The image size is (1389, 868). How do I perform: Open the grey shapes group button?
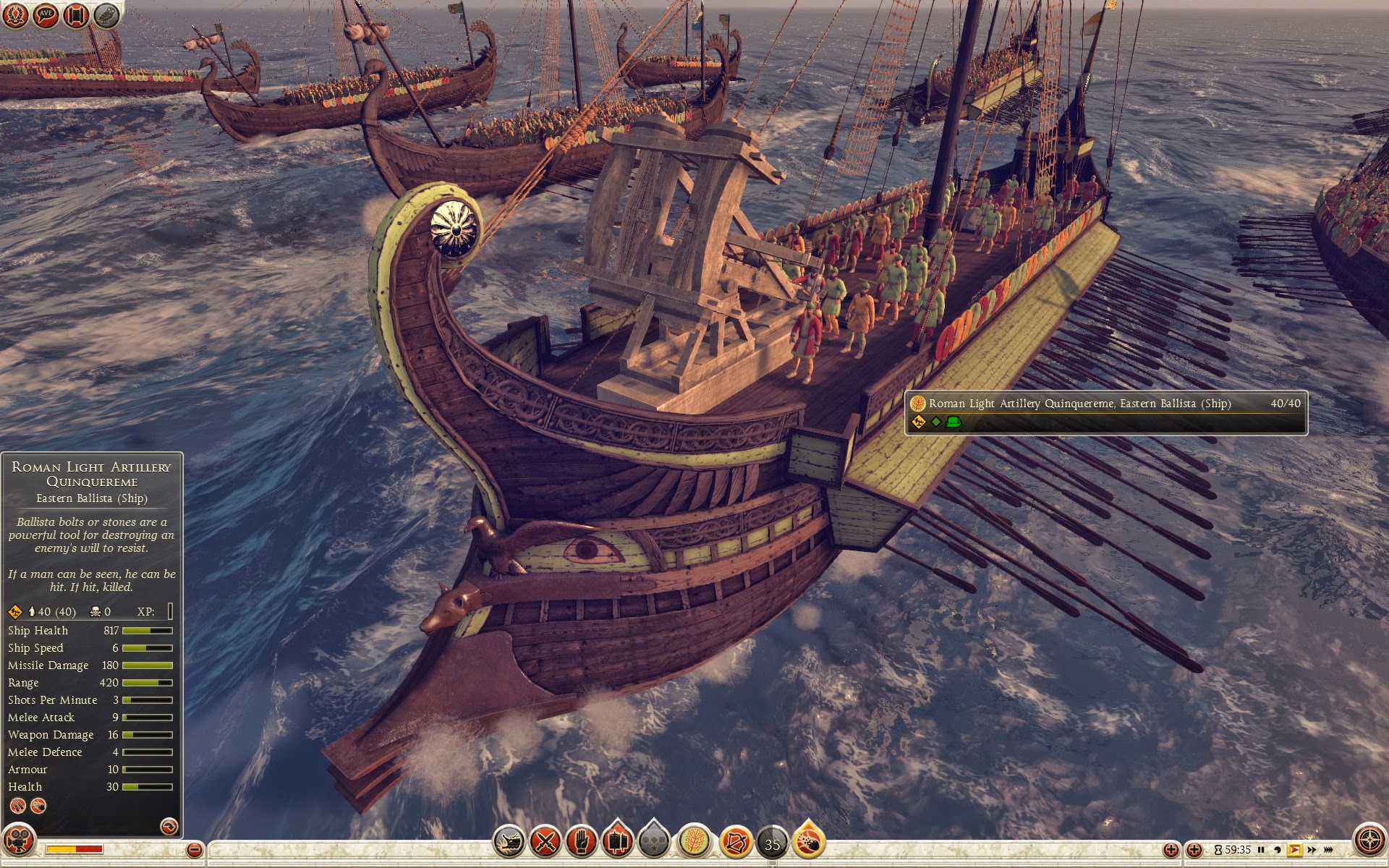coord(654,842)
